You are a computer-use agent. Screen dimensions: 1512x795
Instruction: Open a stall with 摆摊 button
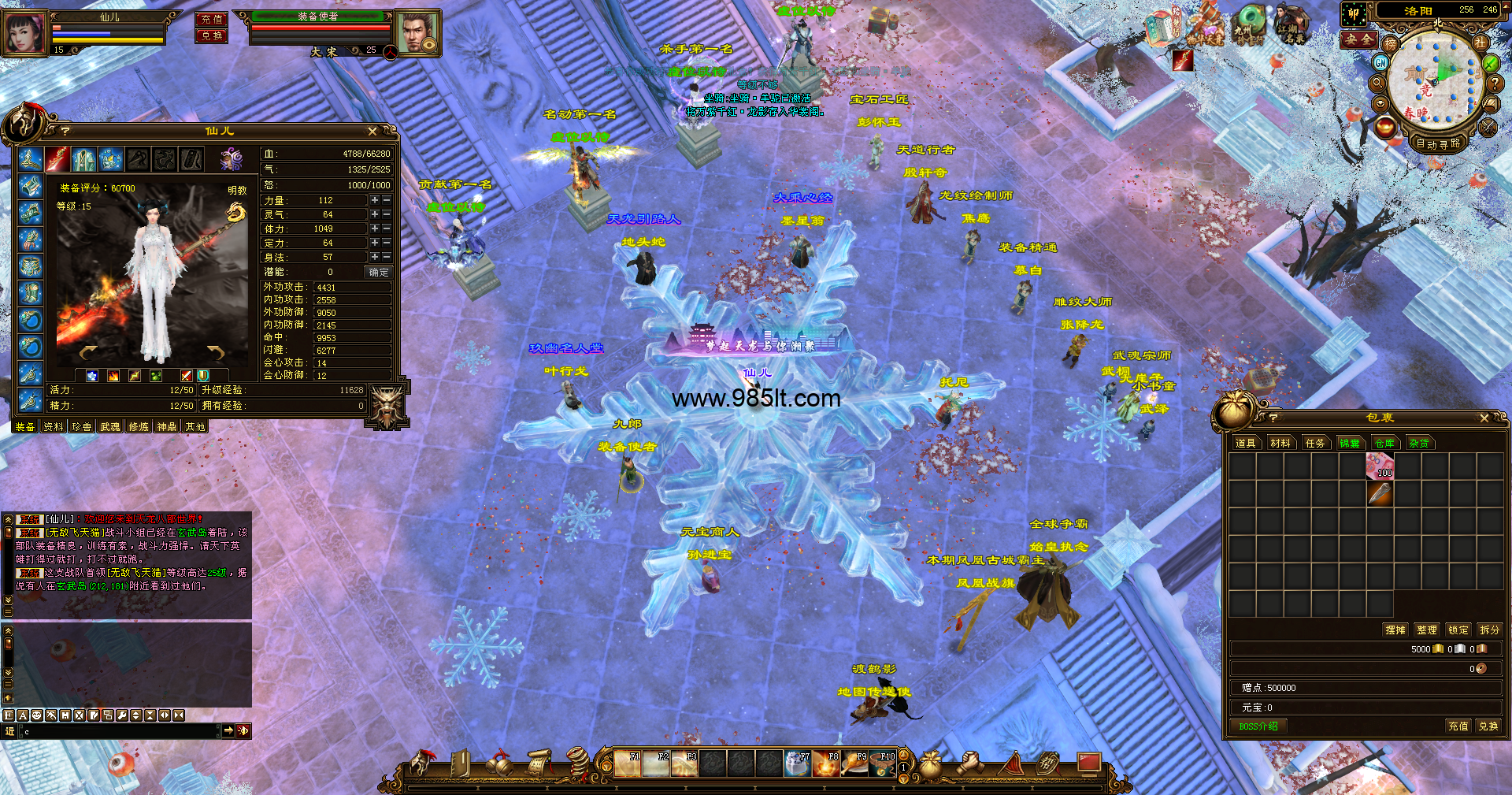[x=1395, y=630]
